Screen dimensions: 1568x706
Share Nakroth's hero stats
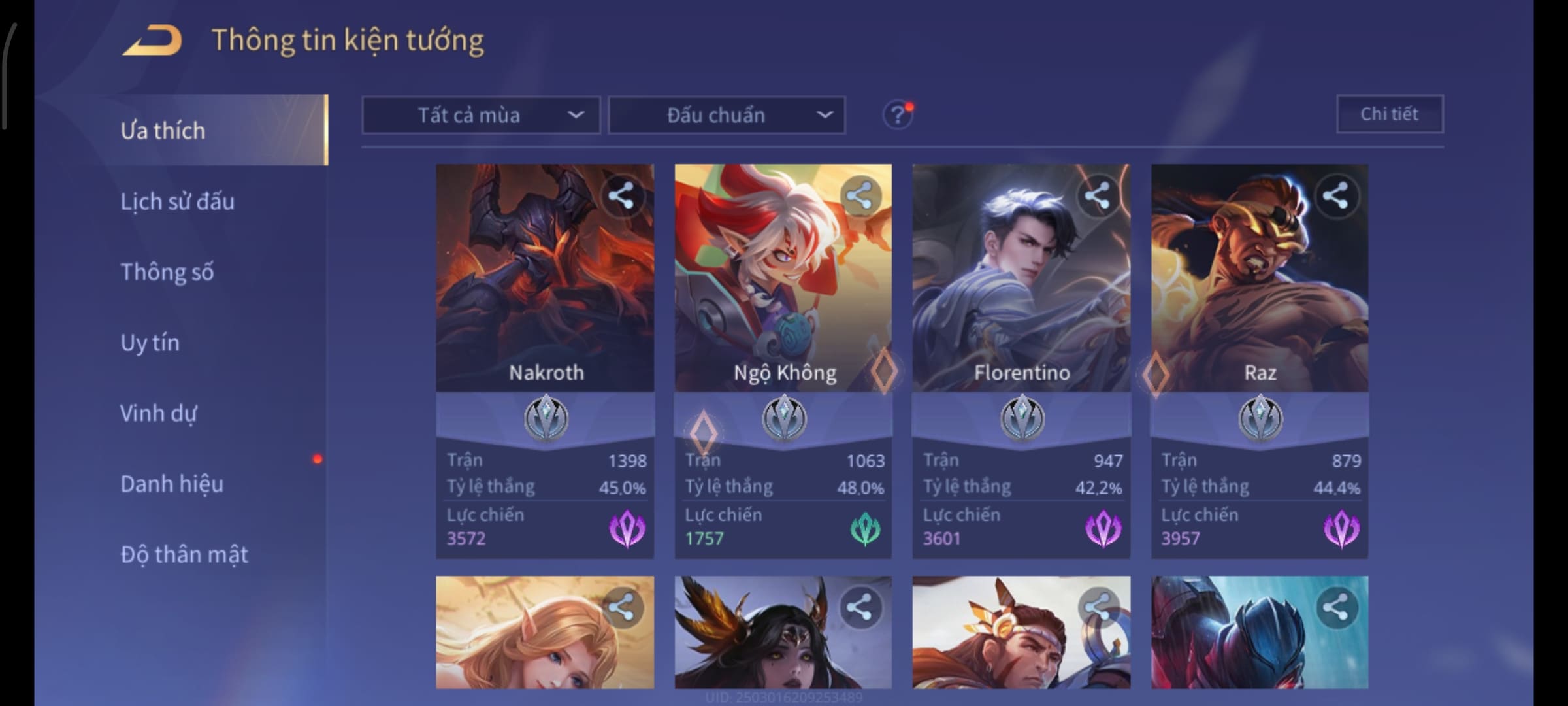coord(621,195)
